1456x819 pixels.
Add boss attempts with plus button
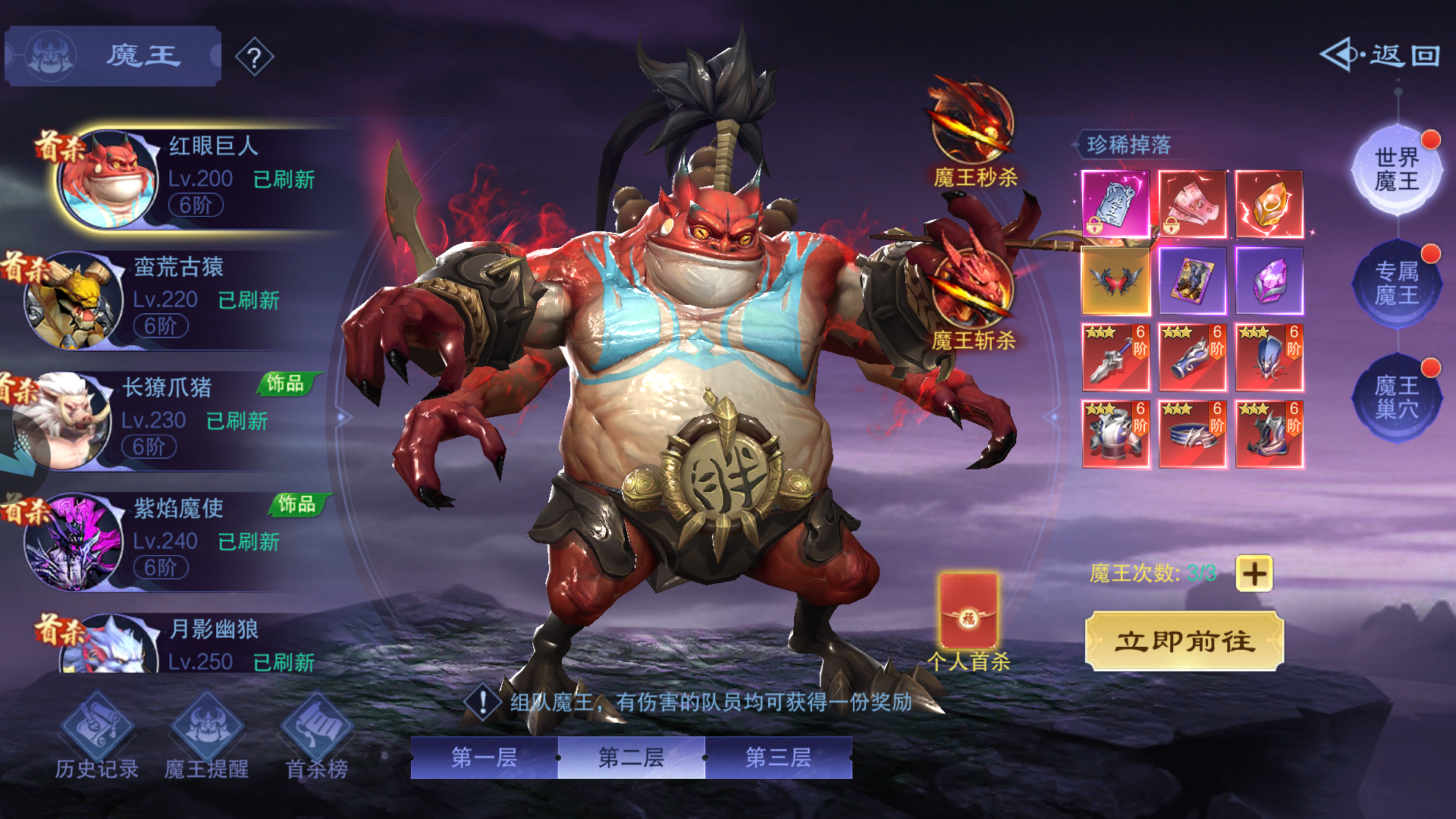pyautogui.click(x=1254, y=573)
